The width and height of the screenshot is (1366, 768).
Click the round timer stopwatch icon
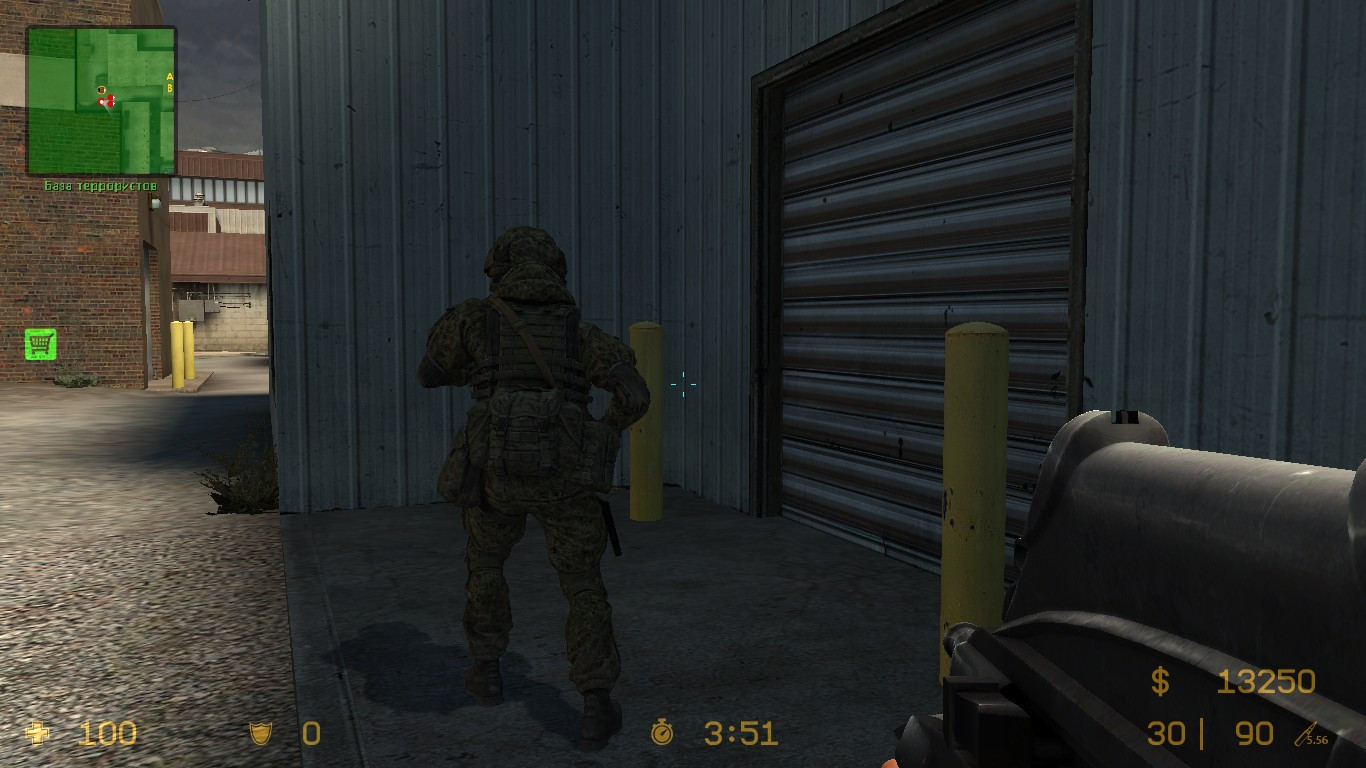pyautogui.click(x=662, y=732)
